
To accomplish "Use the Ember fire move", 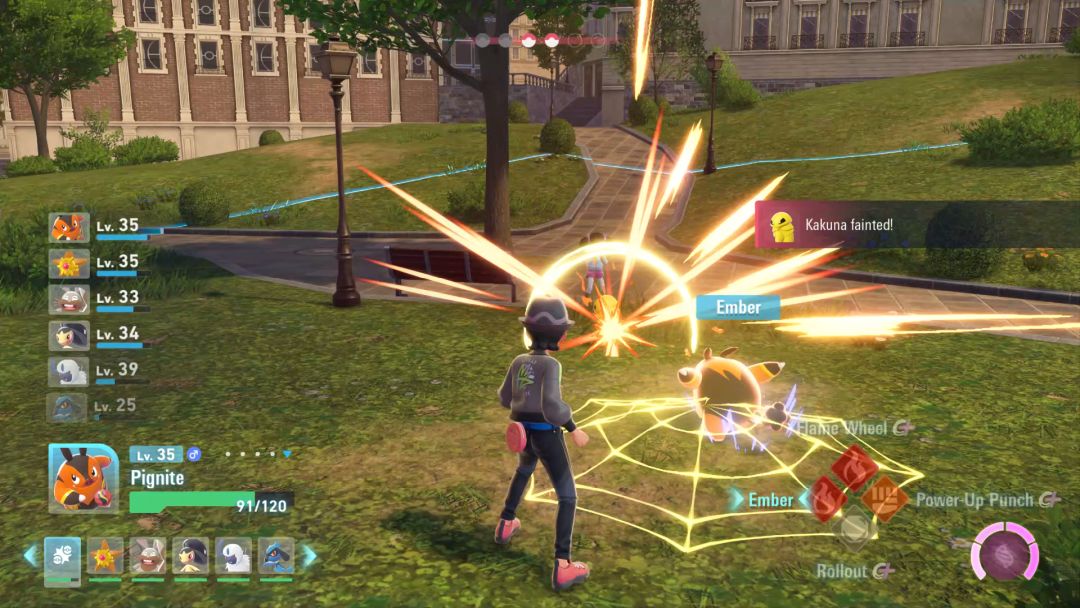I will pos(826,498).
